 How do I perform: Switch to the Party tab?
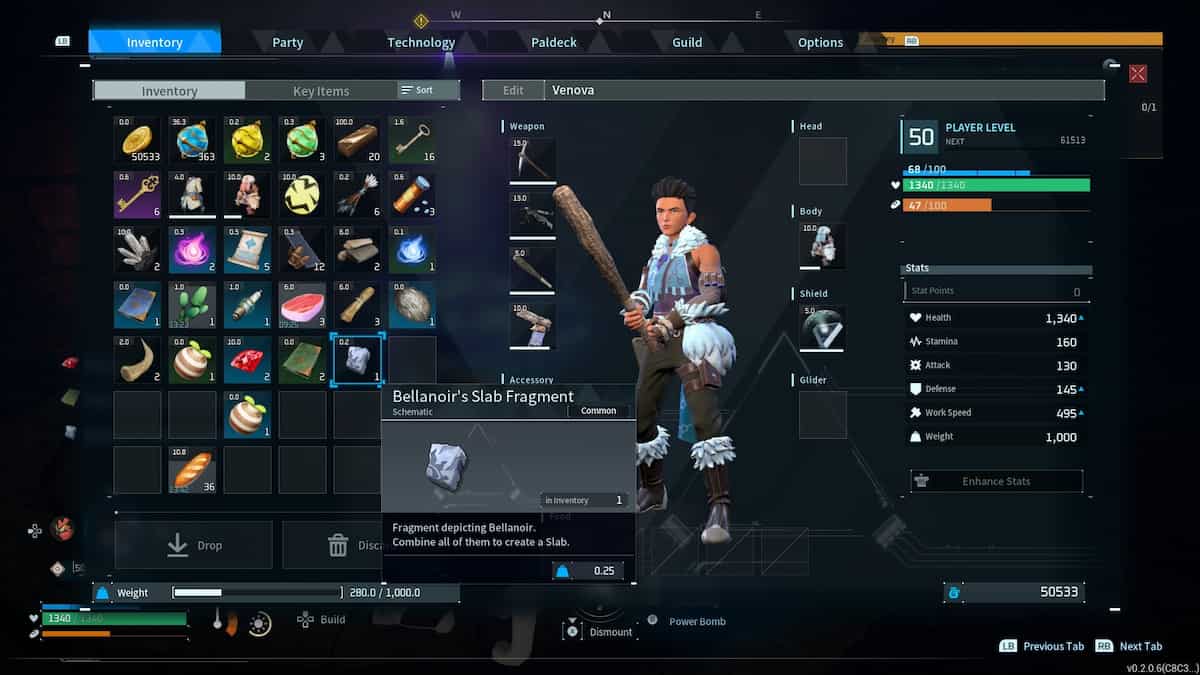coord(288,42)
